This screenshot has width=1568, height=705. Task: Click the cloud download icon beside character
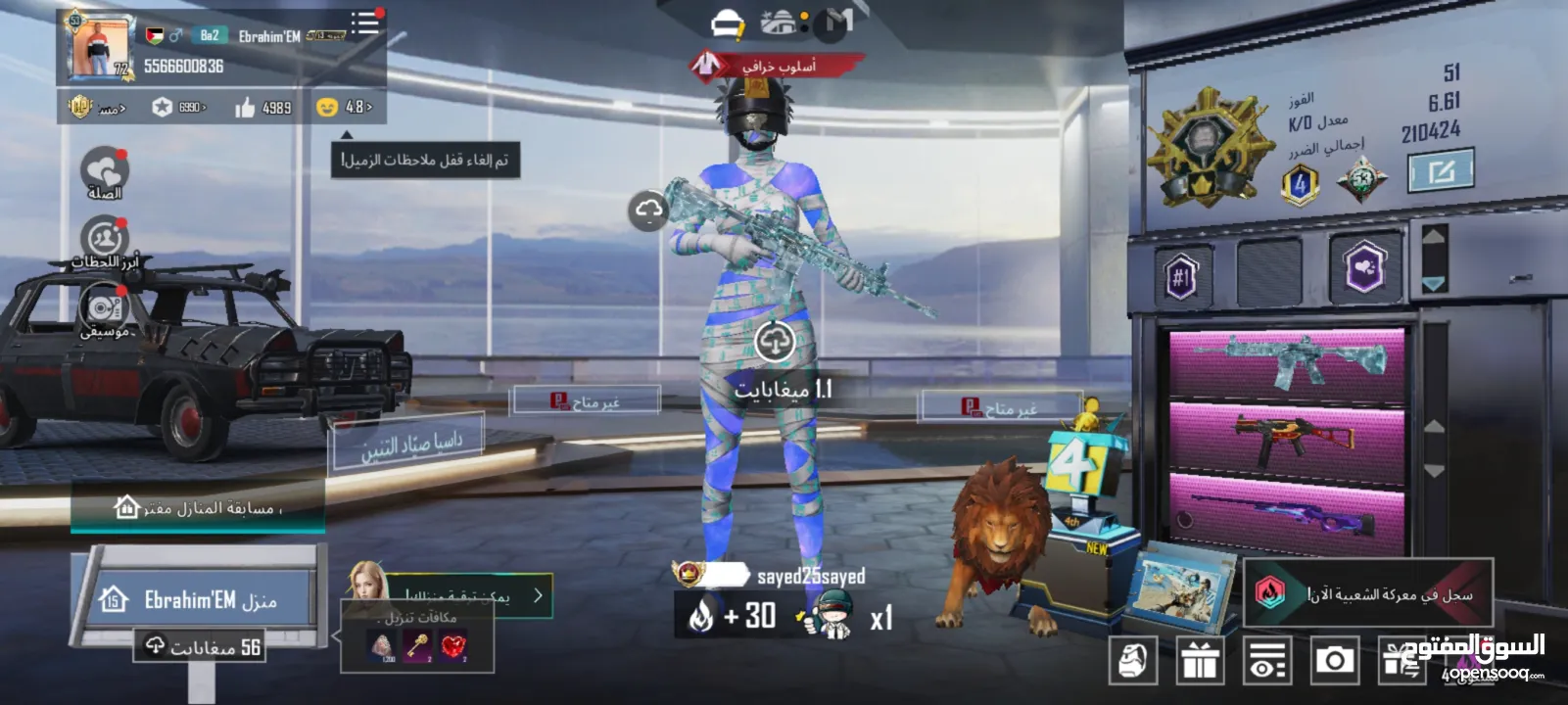click(647, 211)
